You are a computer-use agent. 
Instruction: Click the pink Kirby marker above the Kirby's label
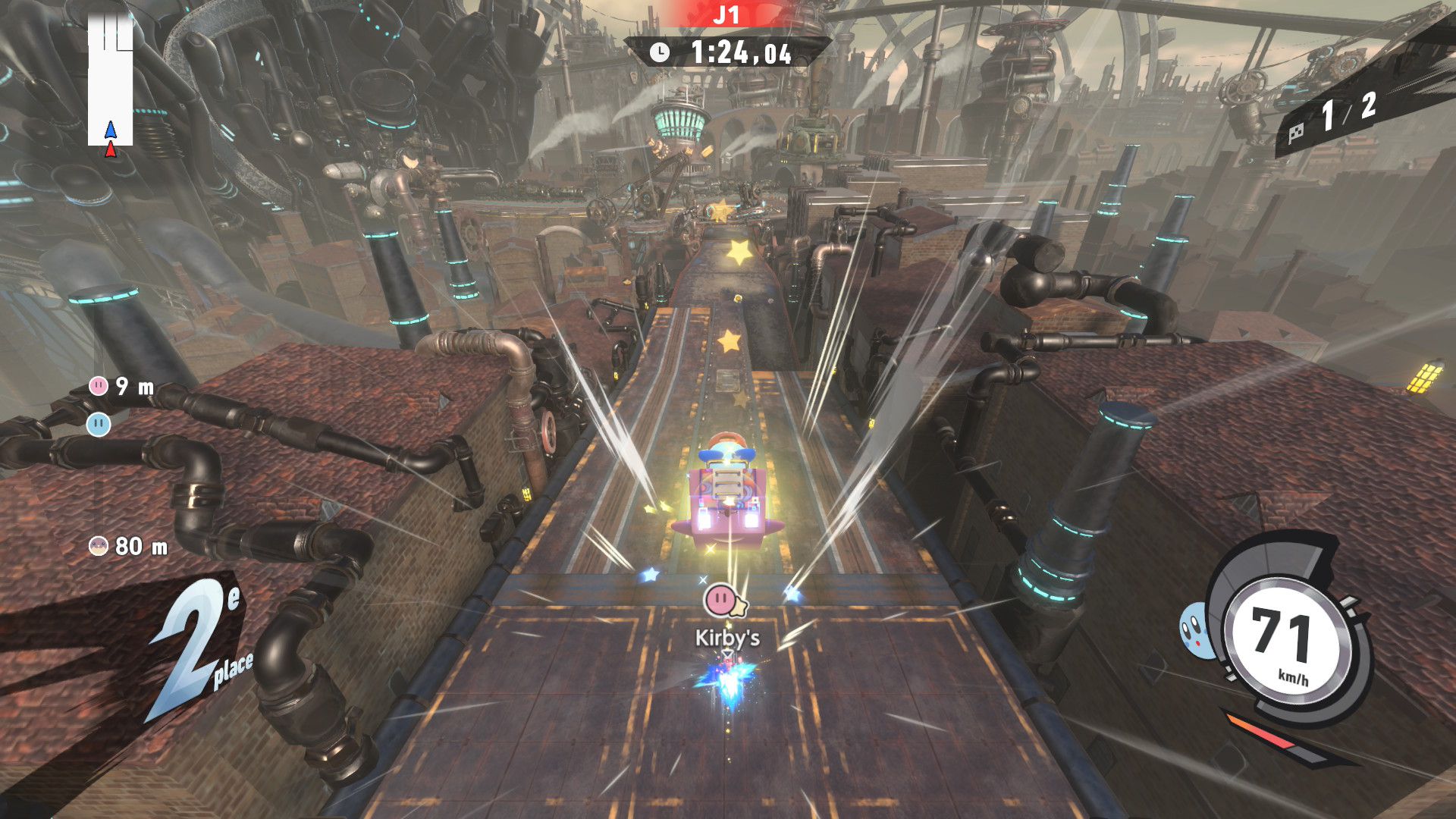(718, 600)
